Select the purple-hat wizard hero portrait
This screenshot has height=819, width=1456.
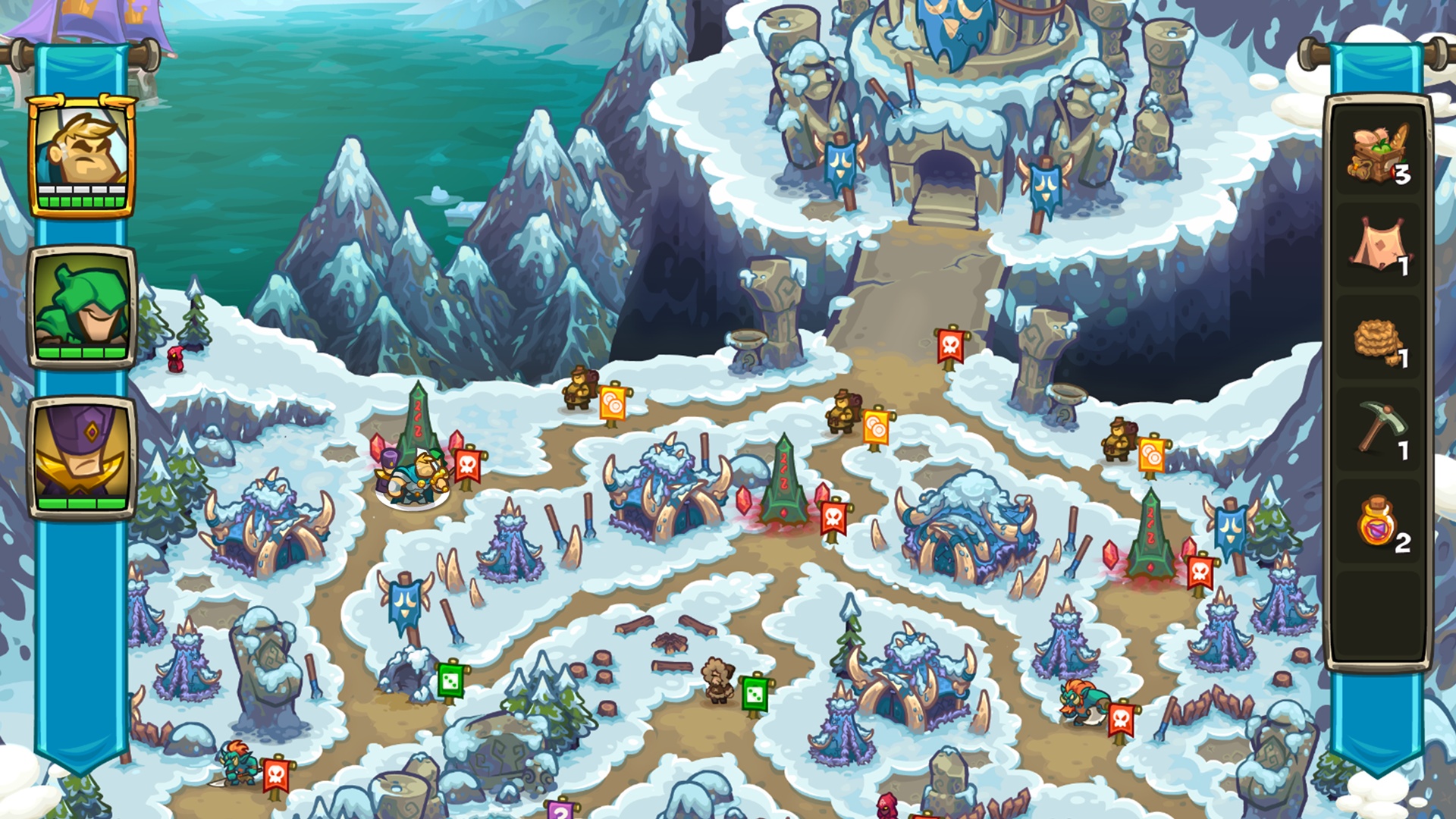click(x=82, y=457)
